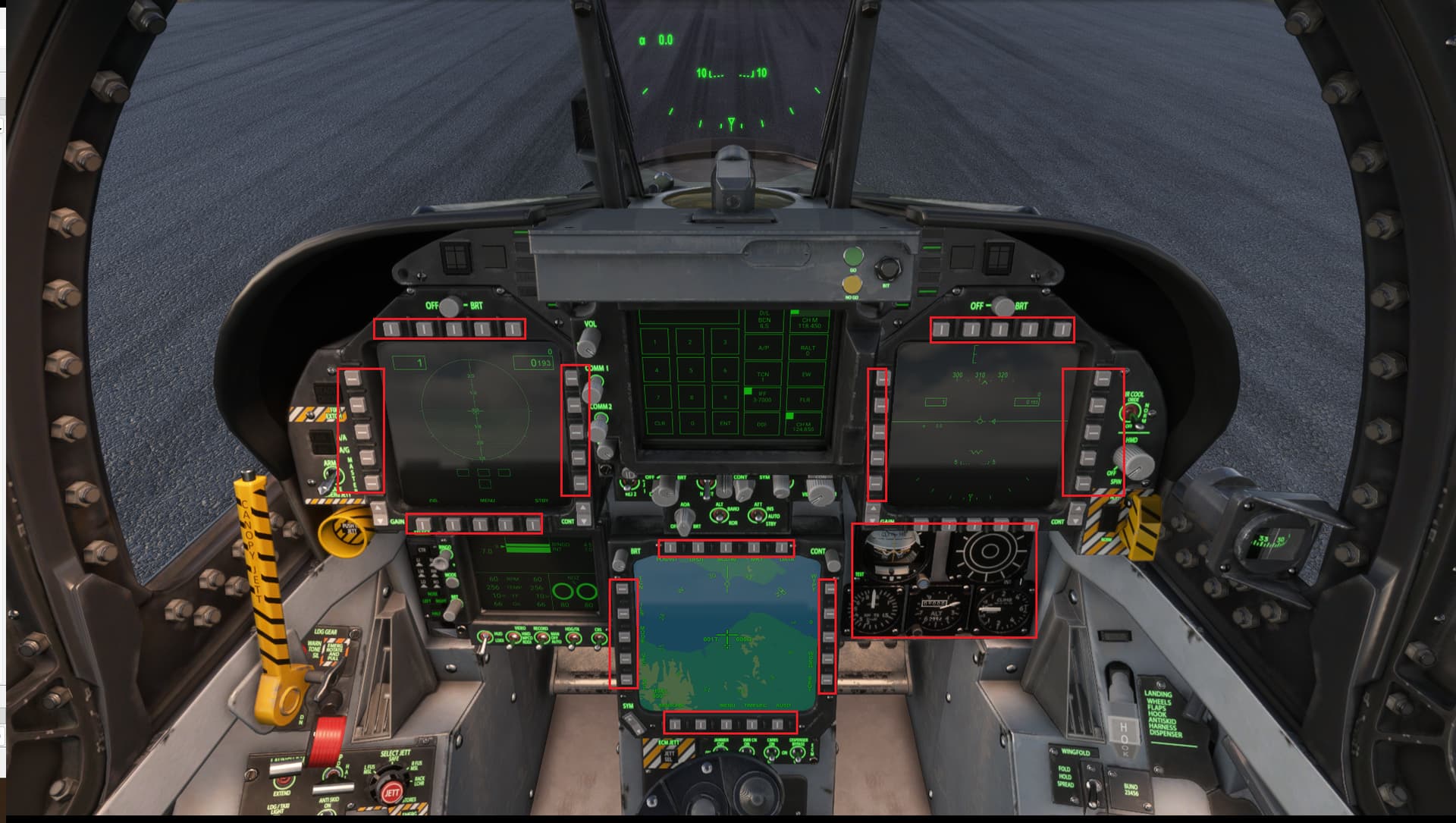Select the EW option on the UFC
The width and height of the screenshot is (1456, 823).
tap(808, 375)
